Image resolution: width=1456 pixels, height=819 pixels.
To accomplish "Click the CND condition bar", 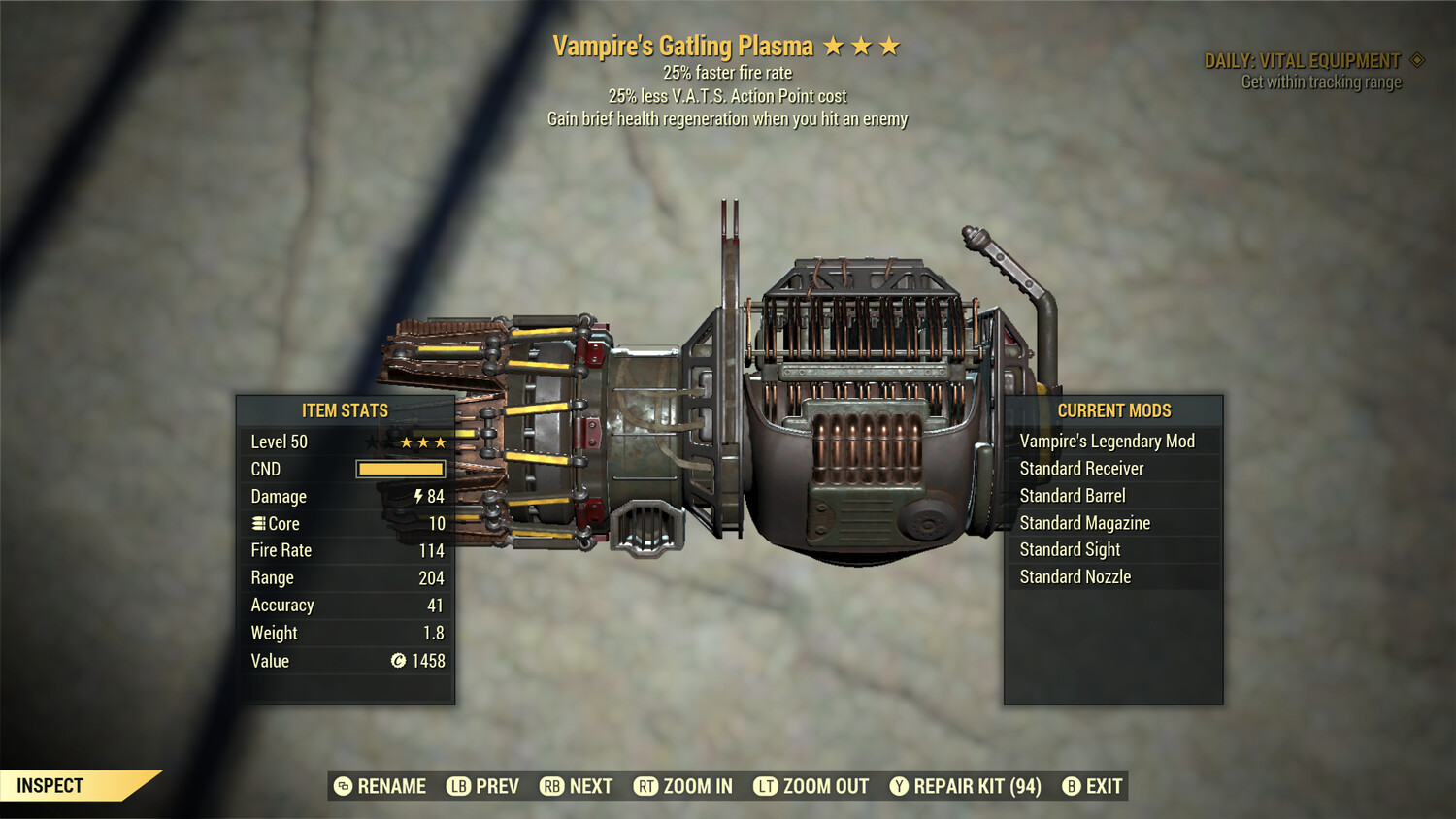I will click(401, 469).
